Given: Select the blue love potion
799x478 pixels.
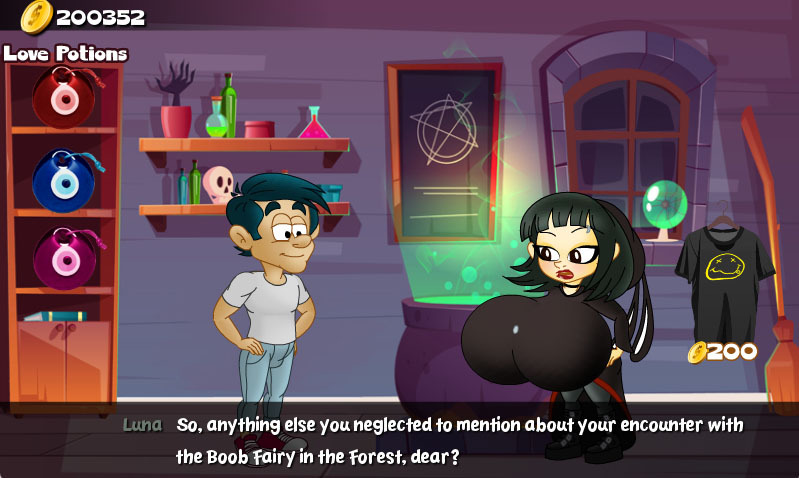Looking at the screenshot, I should 62,180.
